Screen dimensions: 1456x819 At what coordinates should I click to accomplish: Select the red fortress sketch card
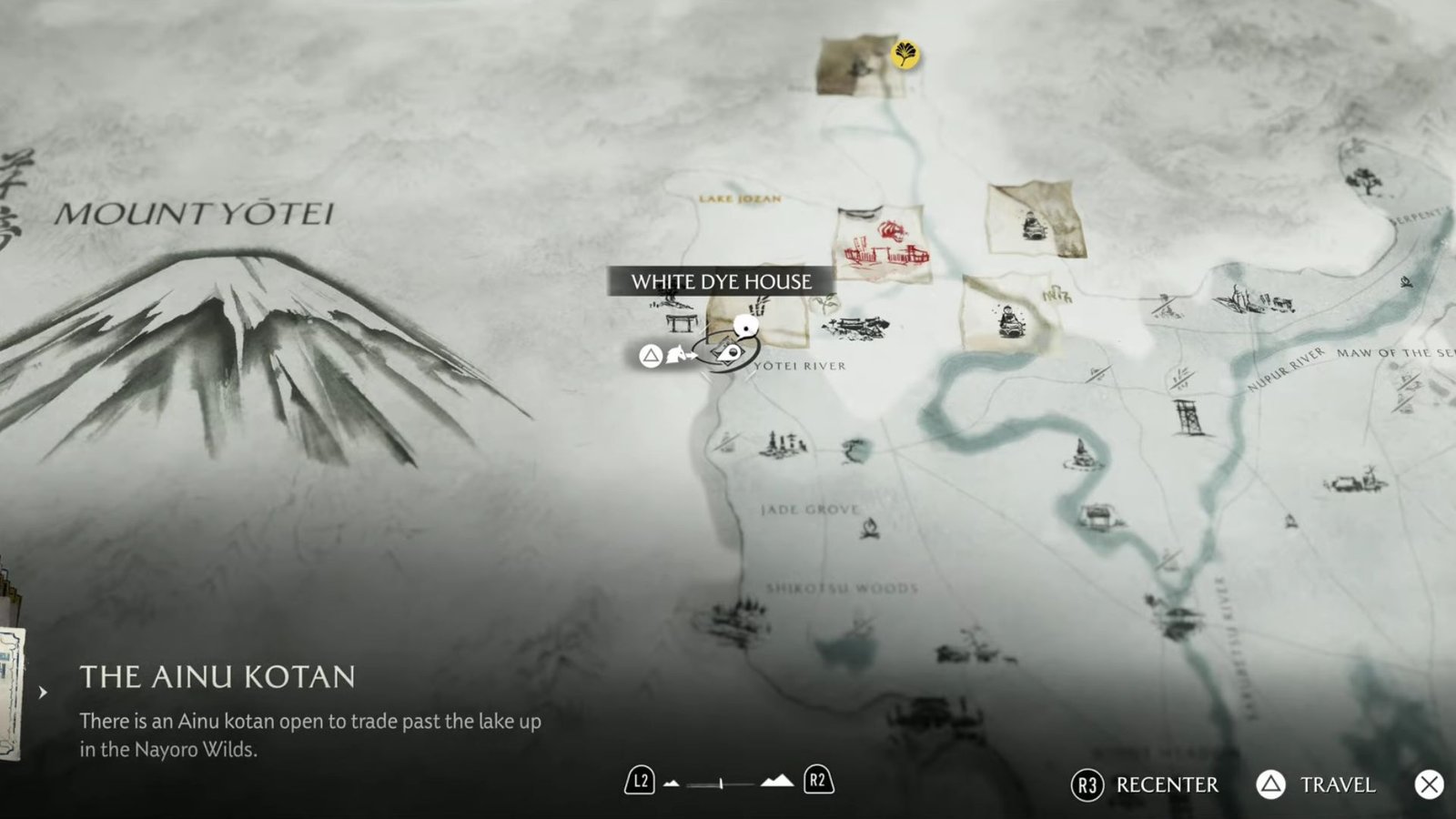[x=881, y=244]
